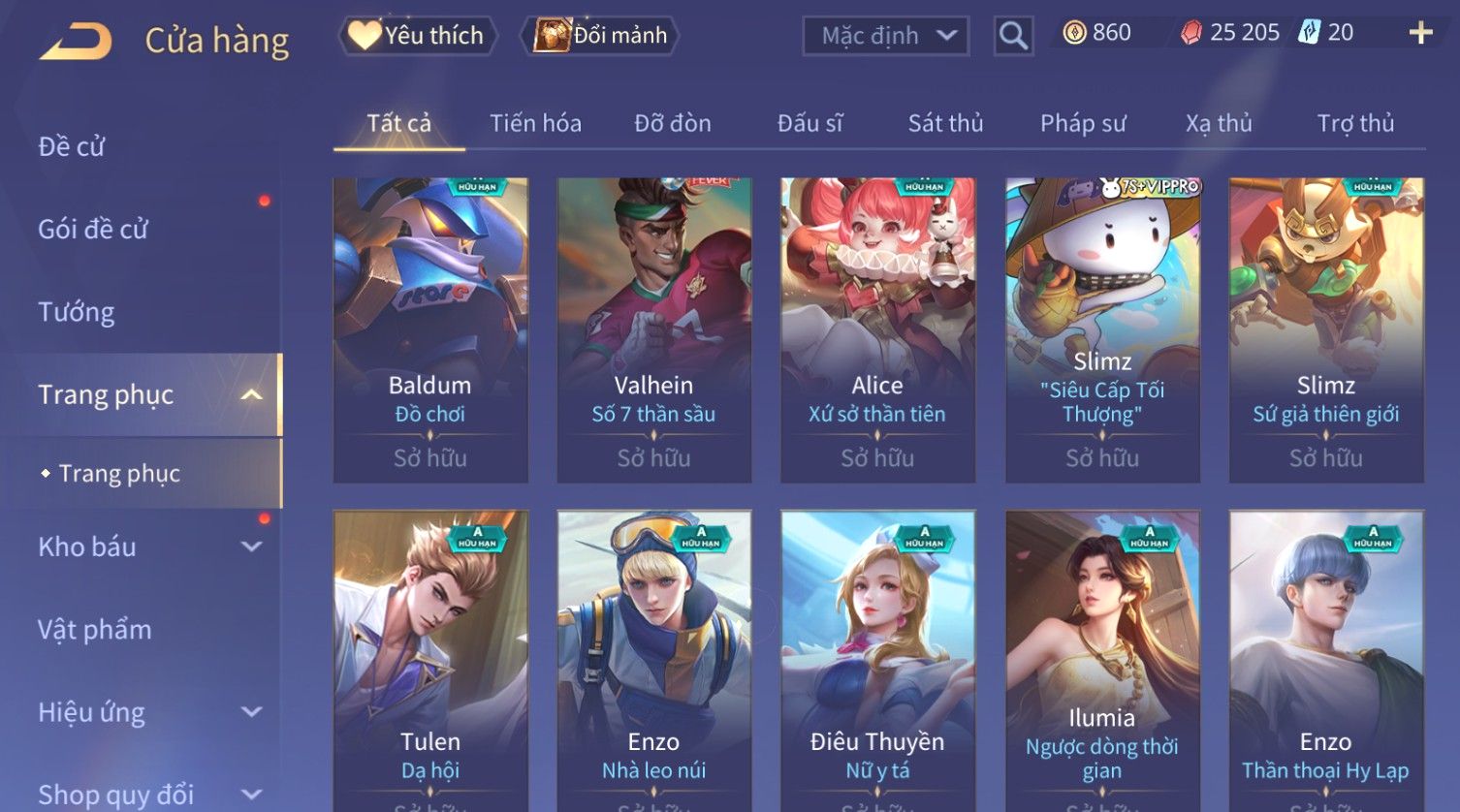Choose the Trợ thủ tab
This screenshot has height=812, width=1460.
click(x=1355, y=123)
